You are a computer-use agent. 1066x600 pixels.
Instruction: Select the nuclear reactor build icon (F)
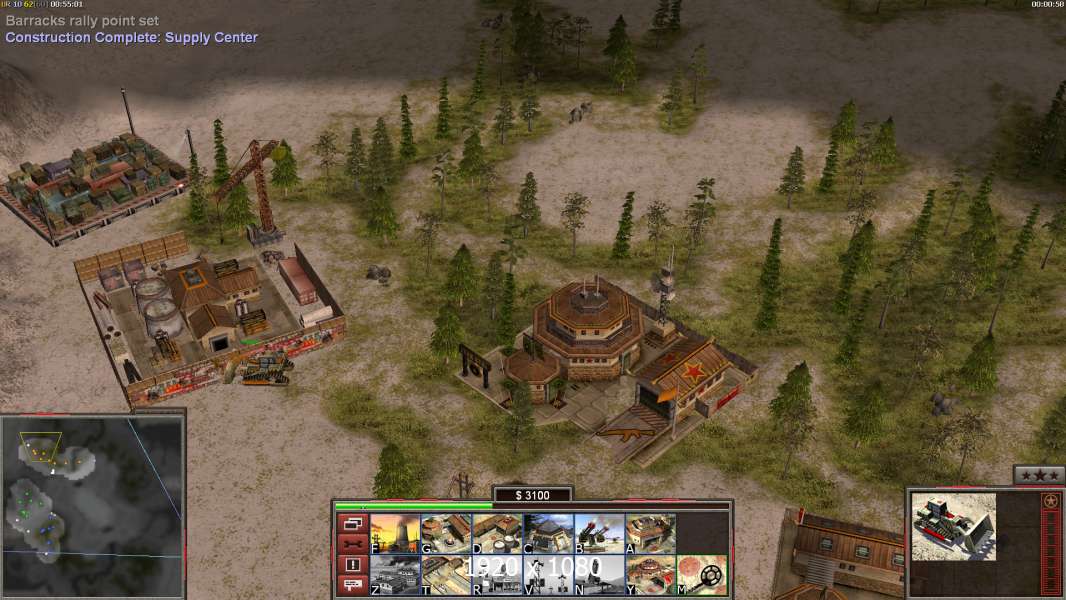(x=395, y=534)
